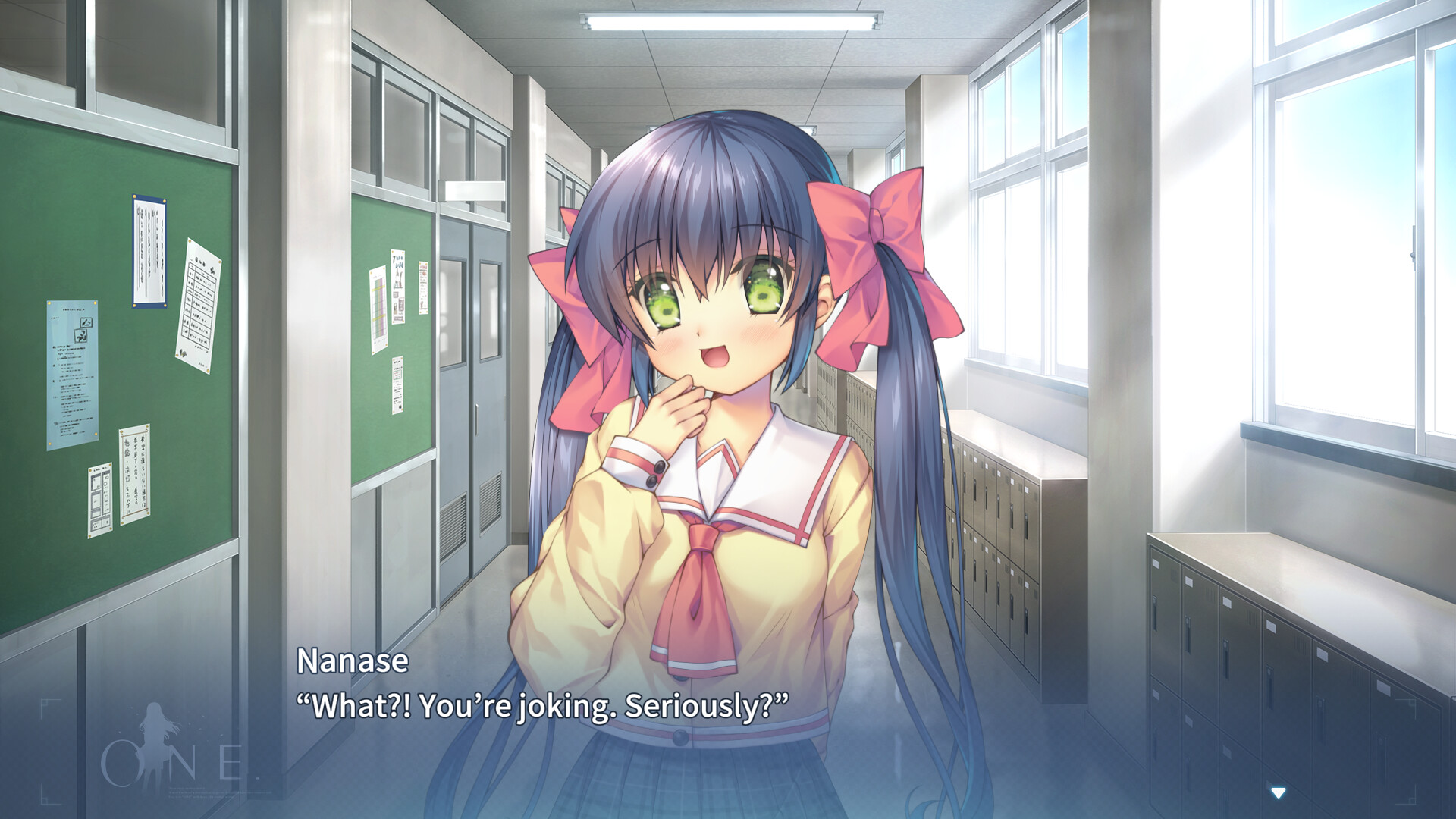
Task: Click the glowing advance arrow to continue dialogue
Action: click(1278, 793)
